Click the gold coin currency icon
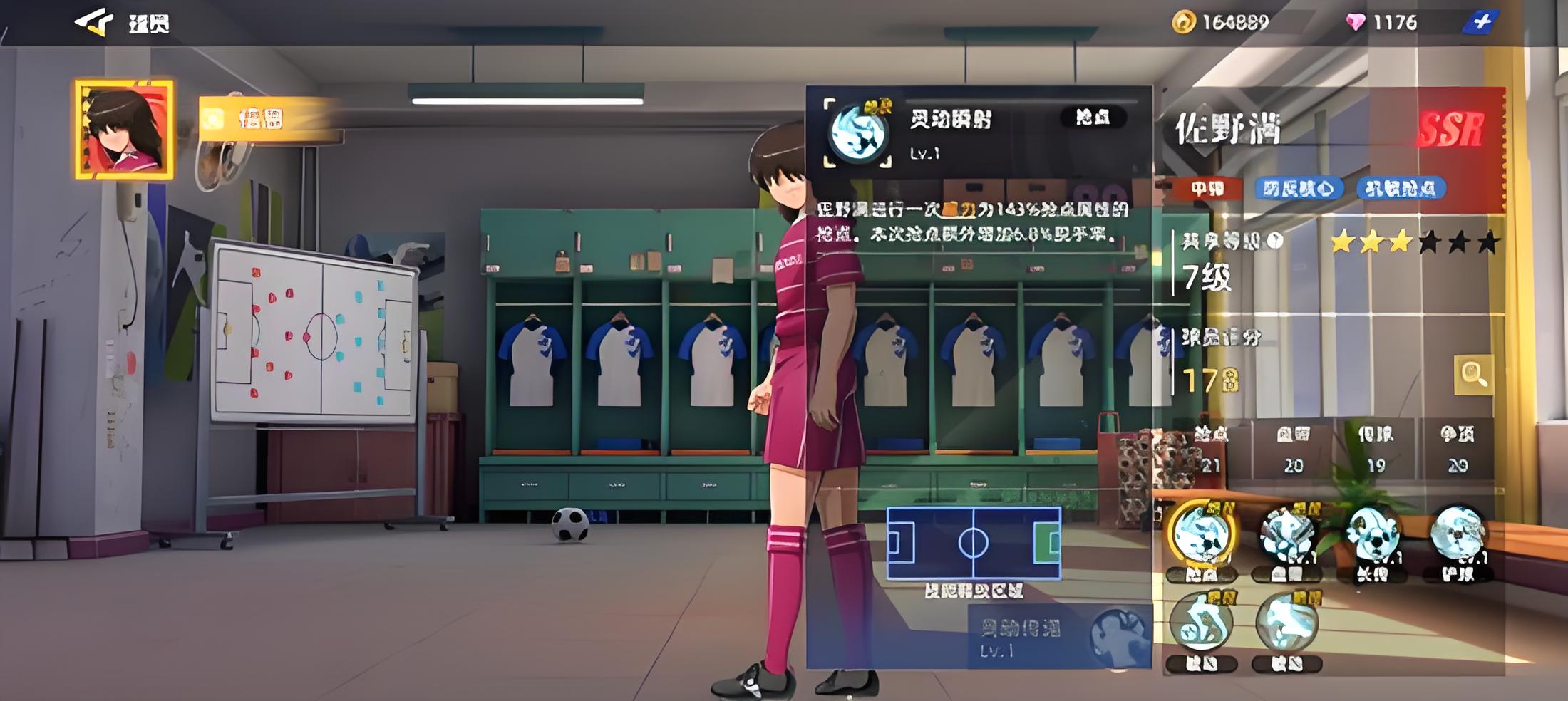1568x701 pixels. click(1183, 22)
